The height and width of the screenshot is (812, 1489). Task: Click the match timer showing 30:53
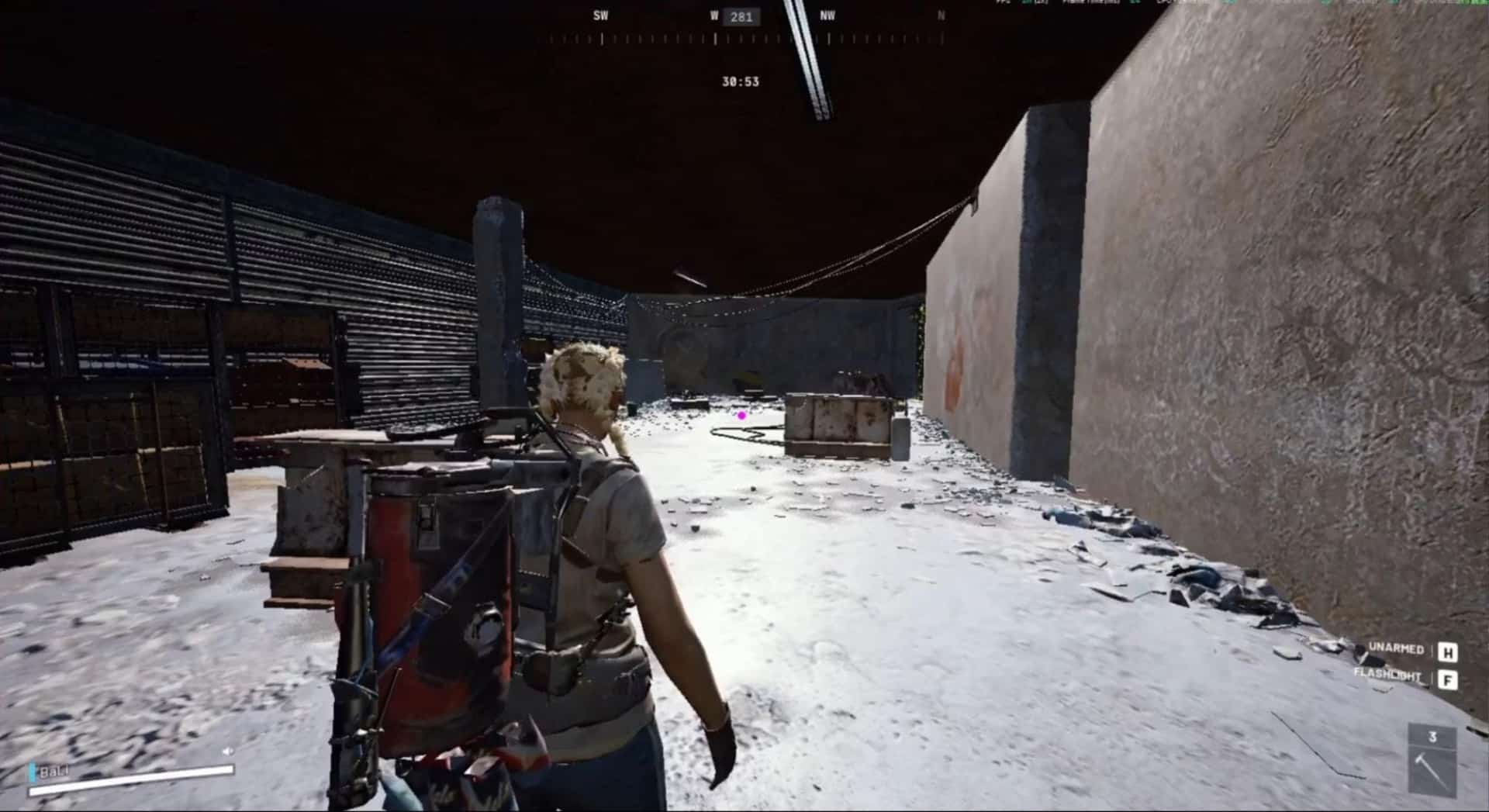(739, 81)
